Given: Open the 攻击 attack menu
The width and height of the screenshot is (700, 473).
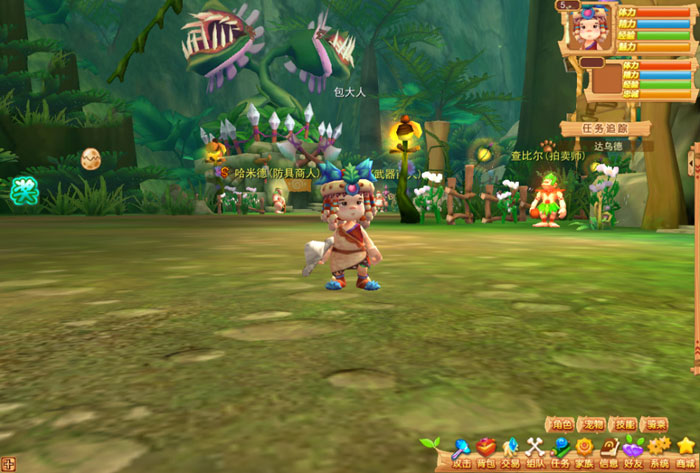Looking at the screenshot, I should [x=460, y=452].
